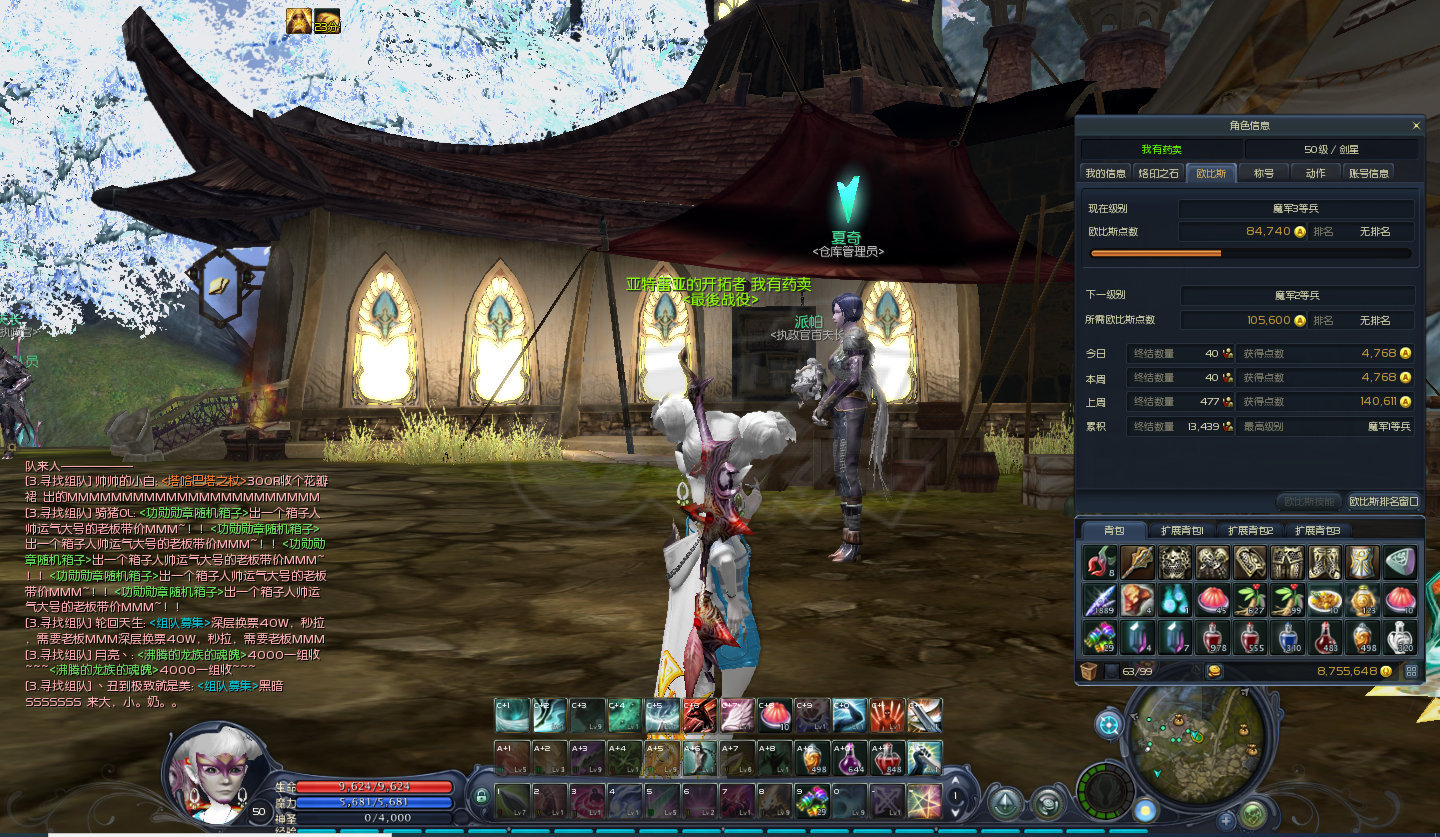This screenshot has width=1440, height=837.
Task: Open the 扩展背包2 bag tab
Action: coord(1250,530)
